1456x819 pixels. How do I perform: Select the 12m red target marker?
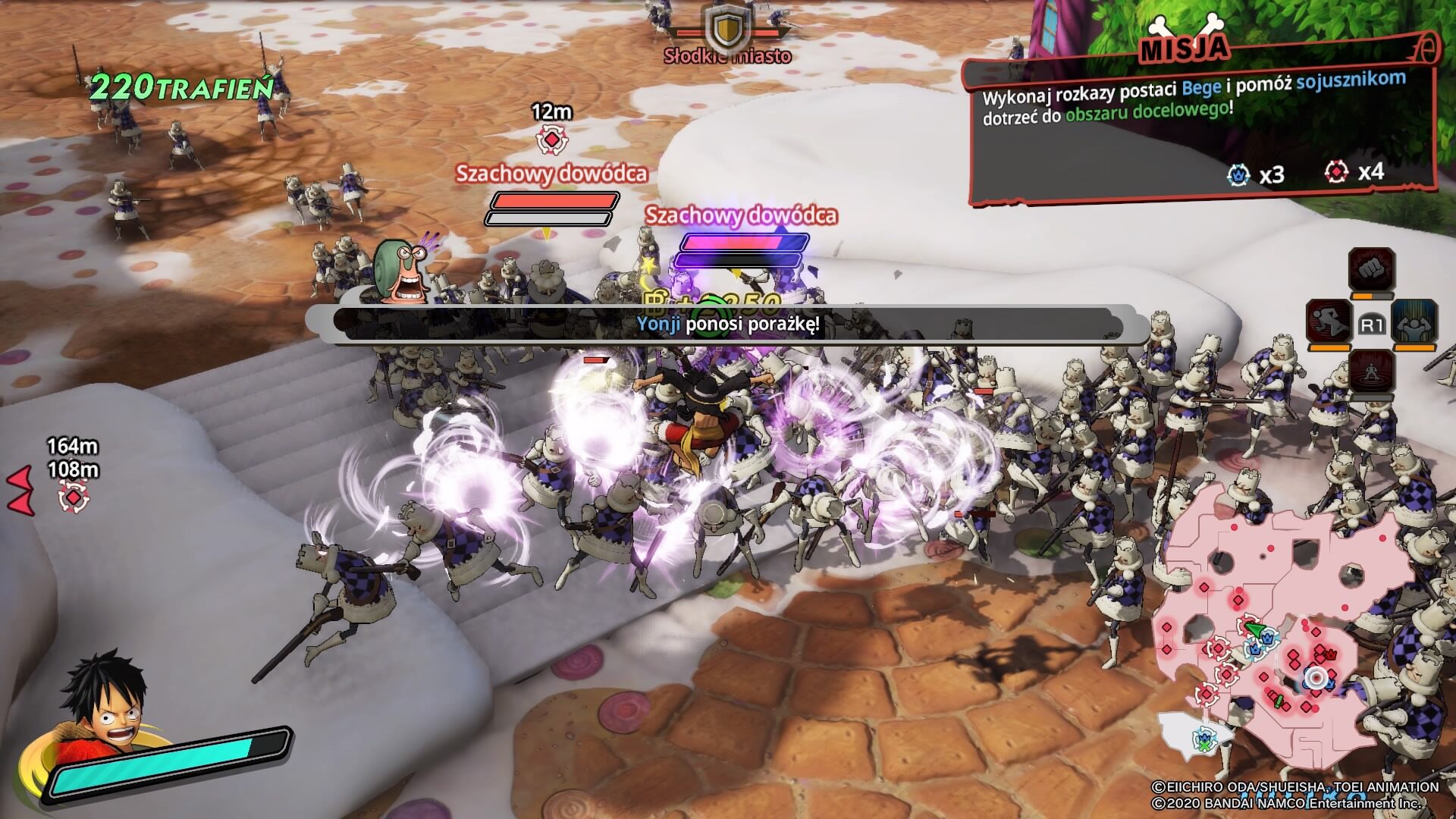click(551, 140)
